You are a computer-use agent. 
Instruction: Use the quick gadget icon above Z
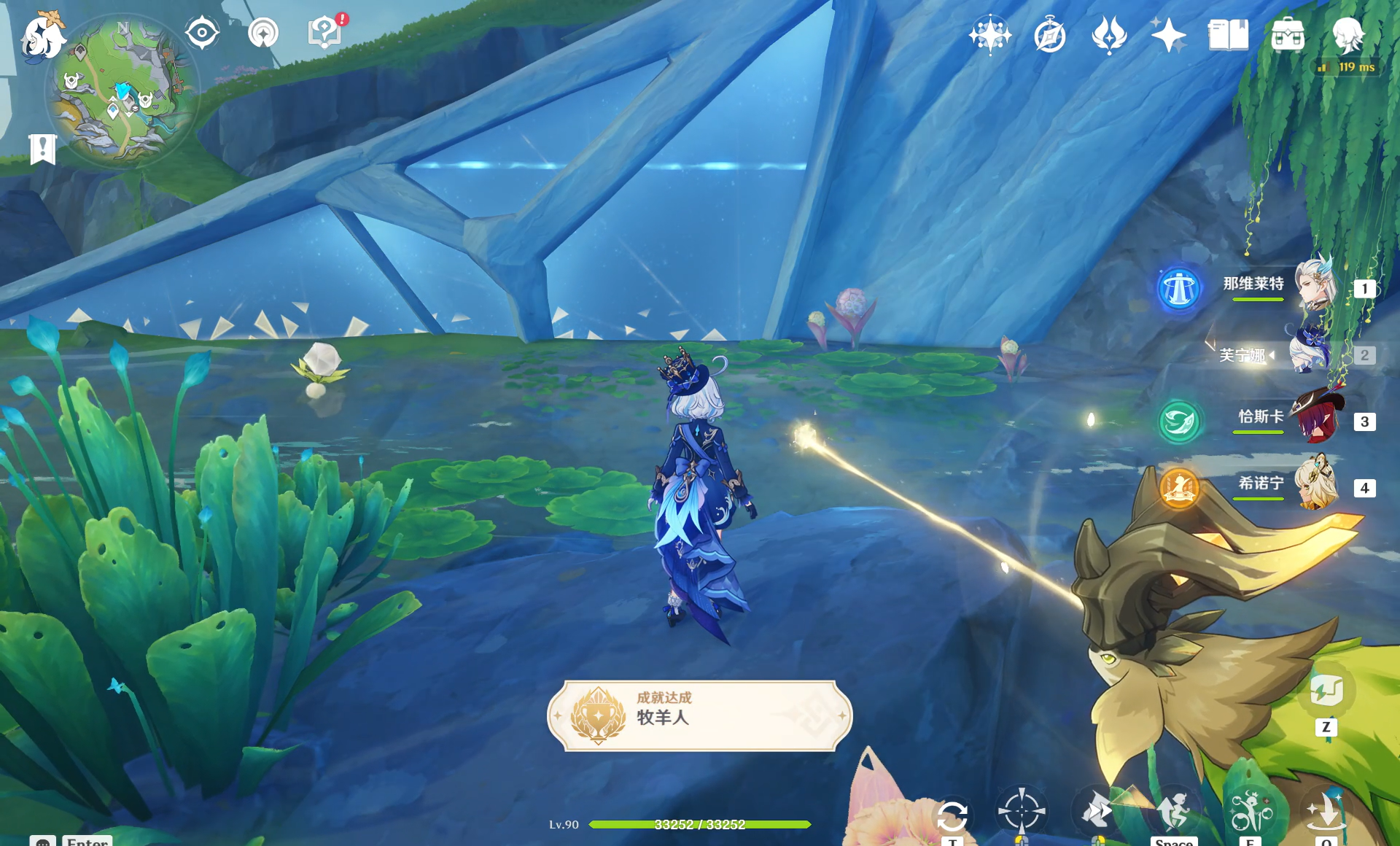(x=1326, y=690)
